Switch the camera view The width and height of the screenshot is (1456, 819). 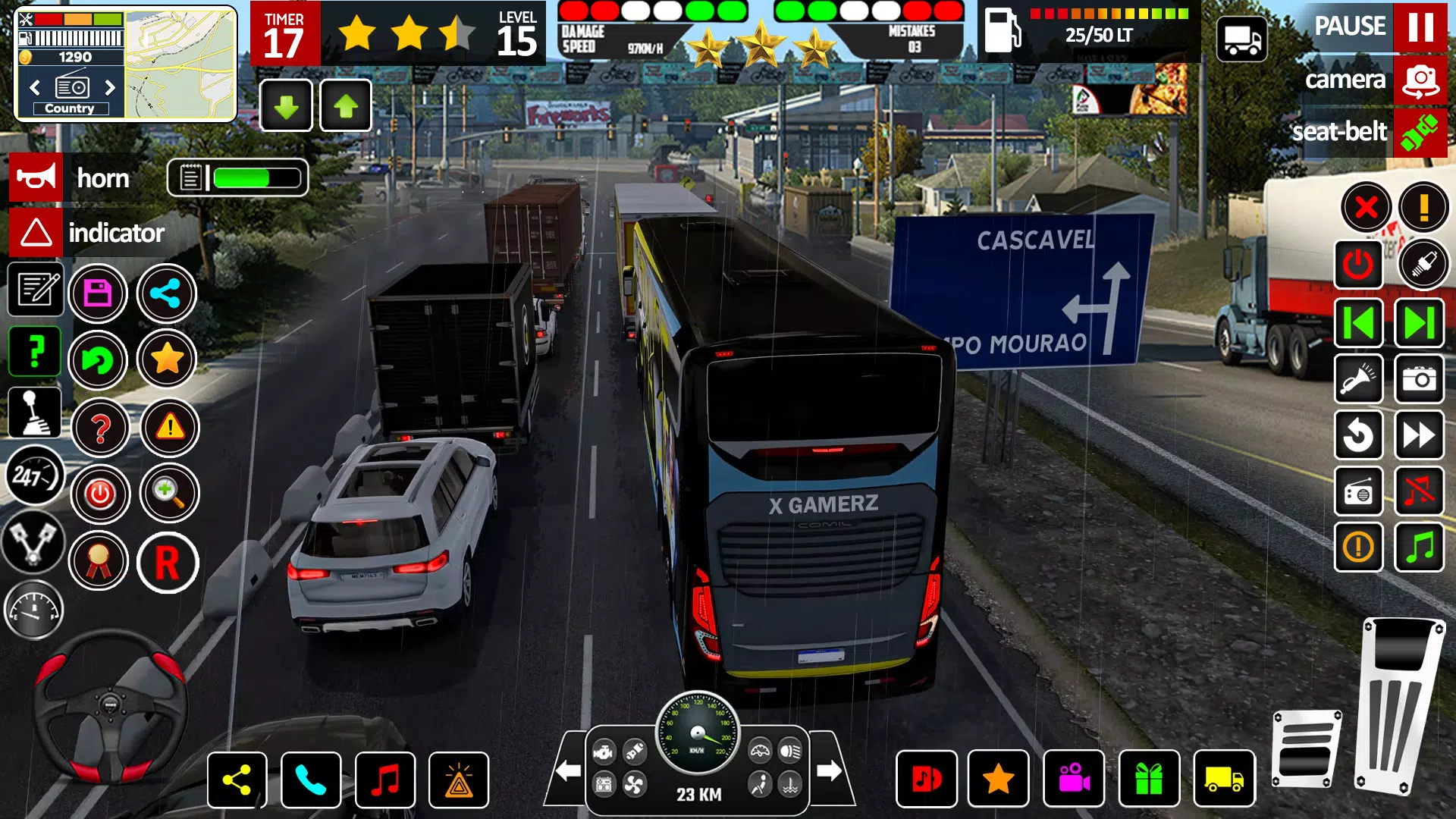click(x=1420, y=80)
